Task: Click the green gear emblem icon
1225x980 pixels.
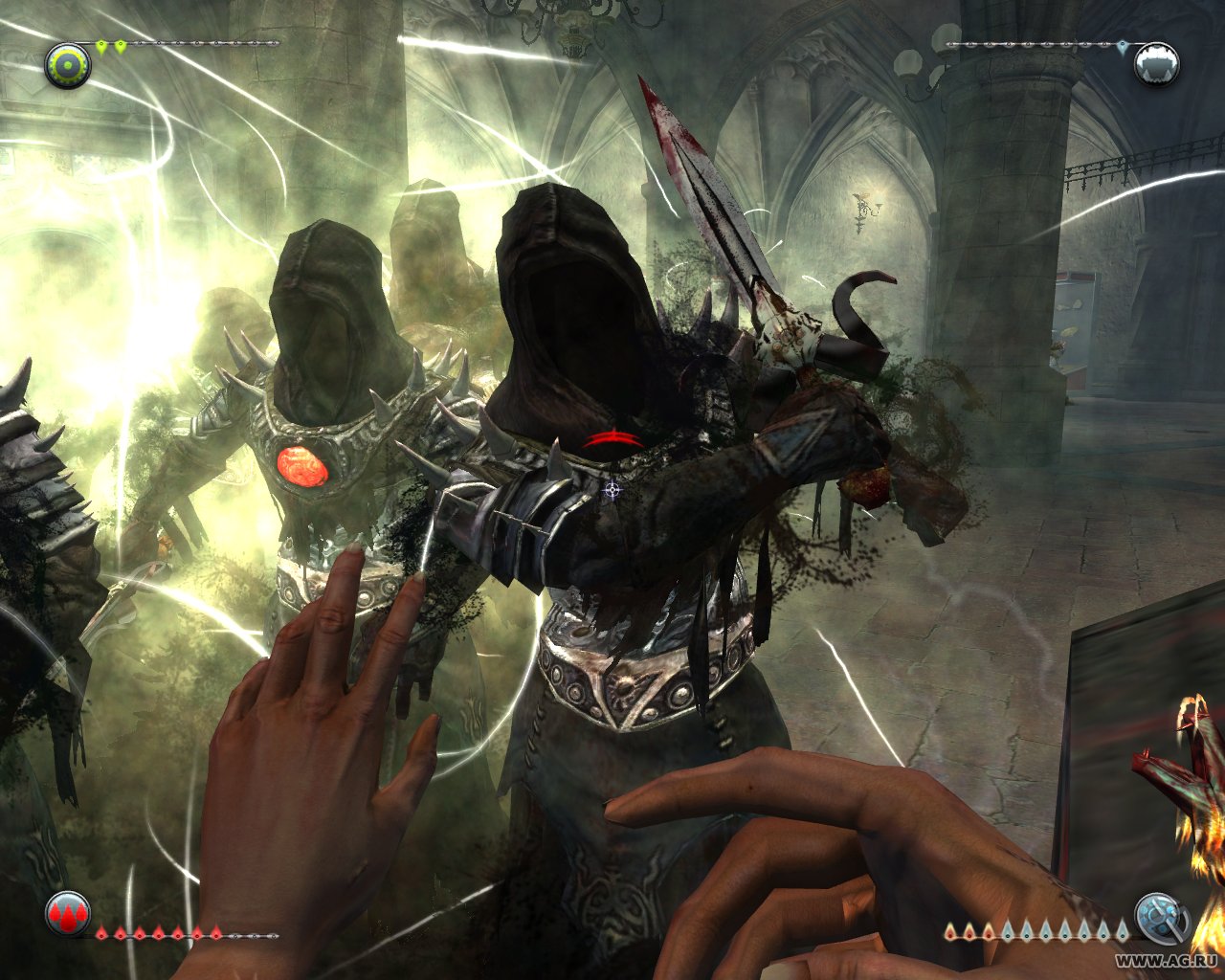Action: [68, 65]
